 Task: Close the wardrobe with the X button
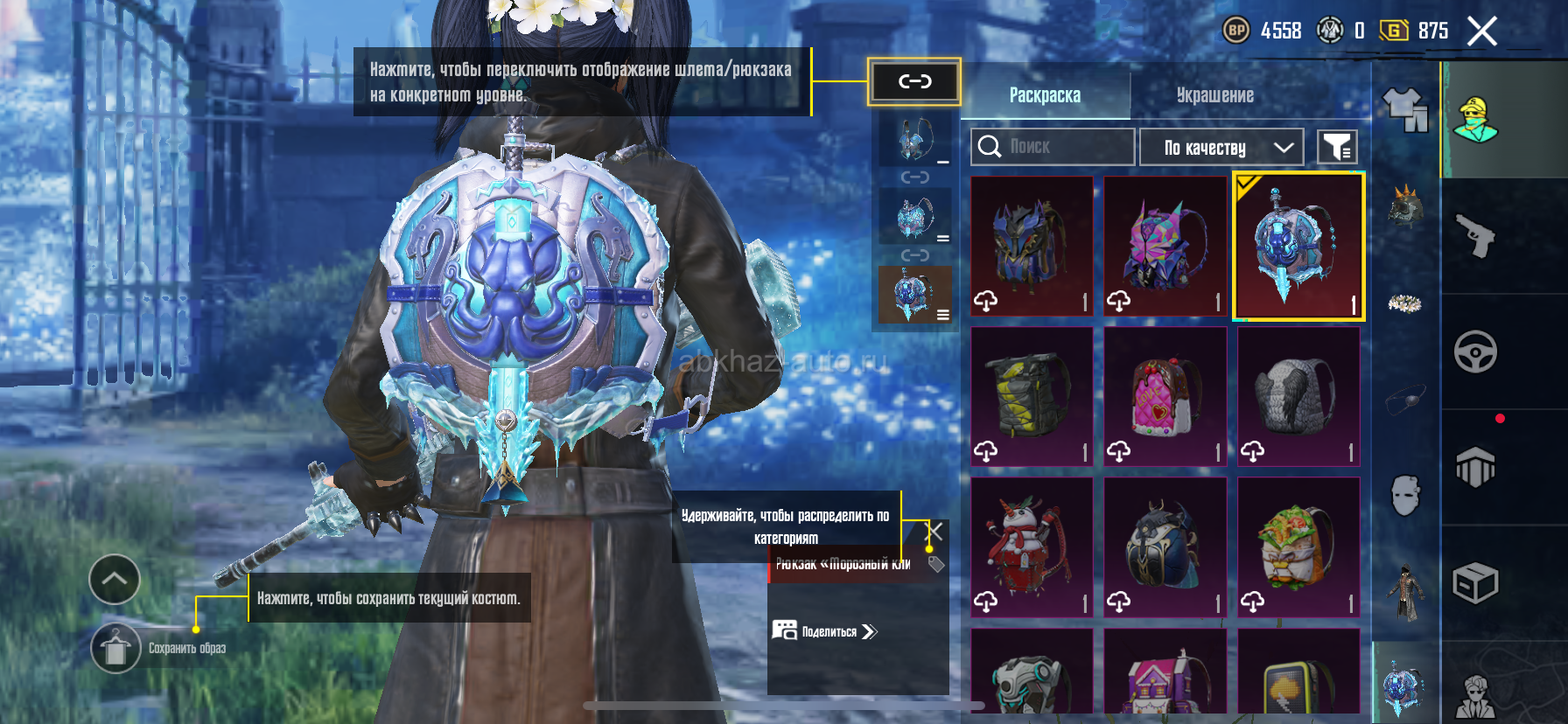coord(1481,31)
